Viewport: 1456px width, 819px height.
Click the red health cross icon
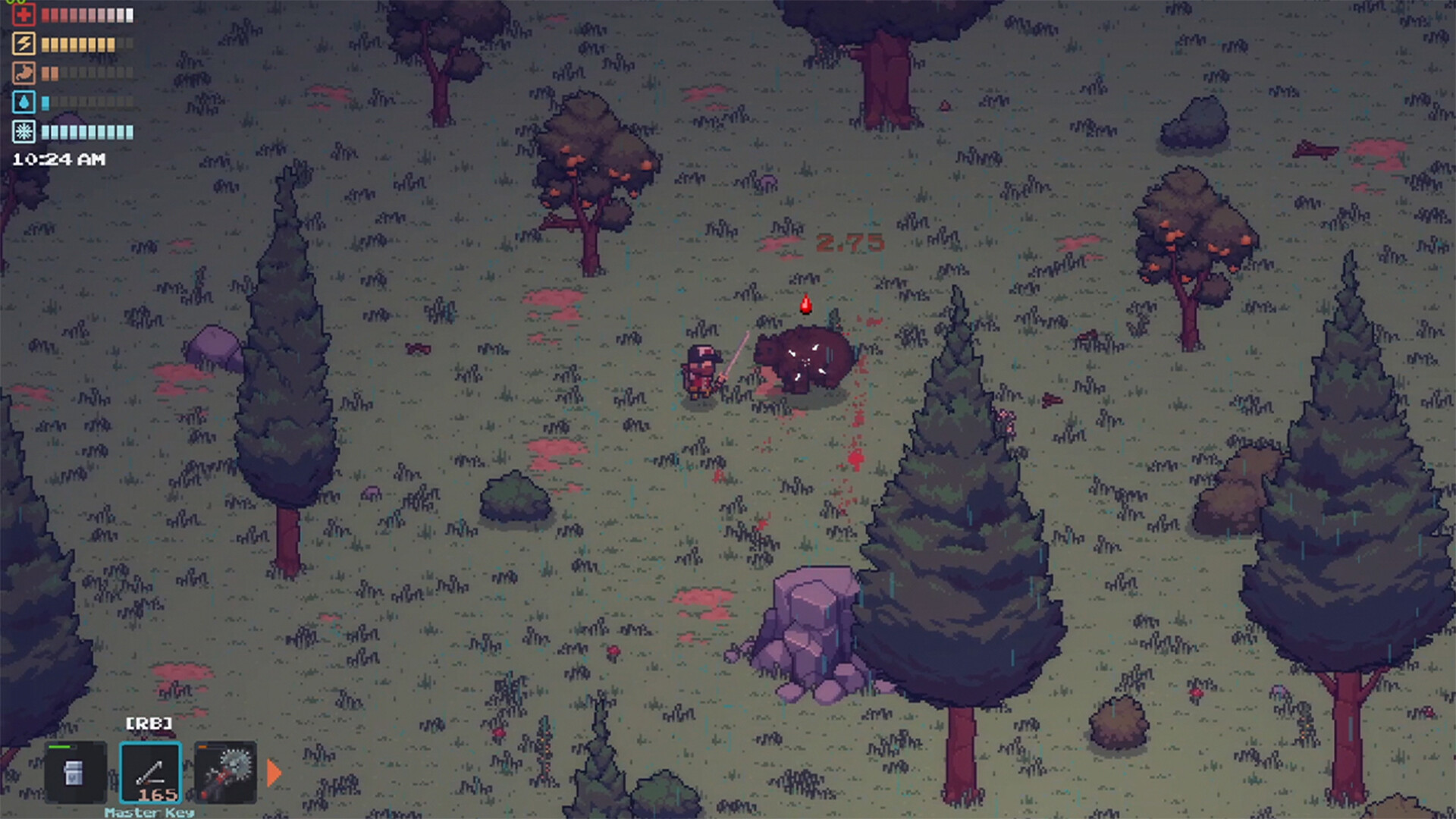pyautogui.click(x=24, y=14)
